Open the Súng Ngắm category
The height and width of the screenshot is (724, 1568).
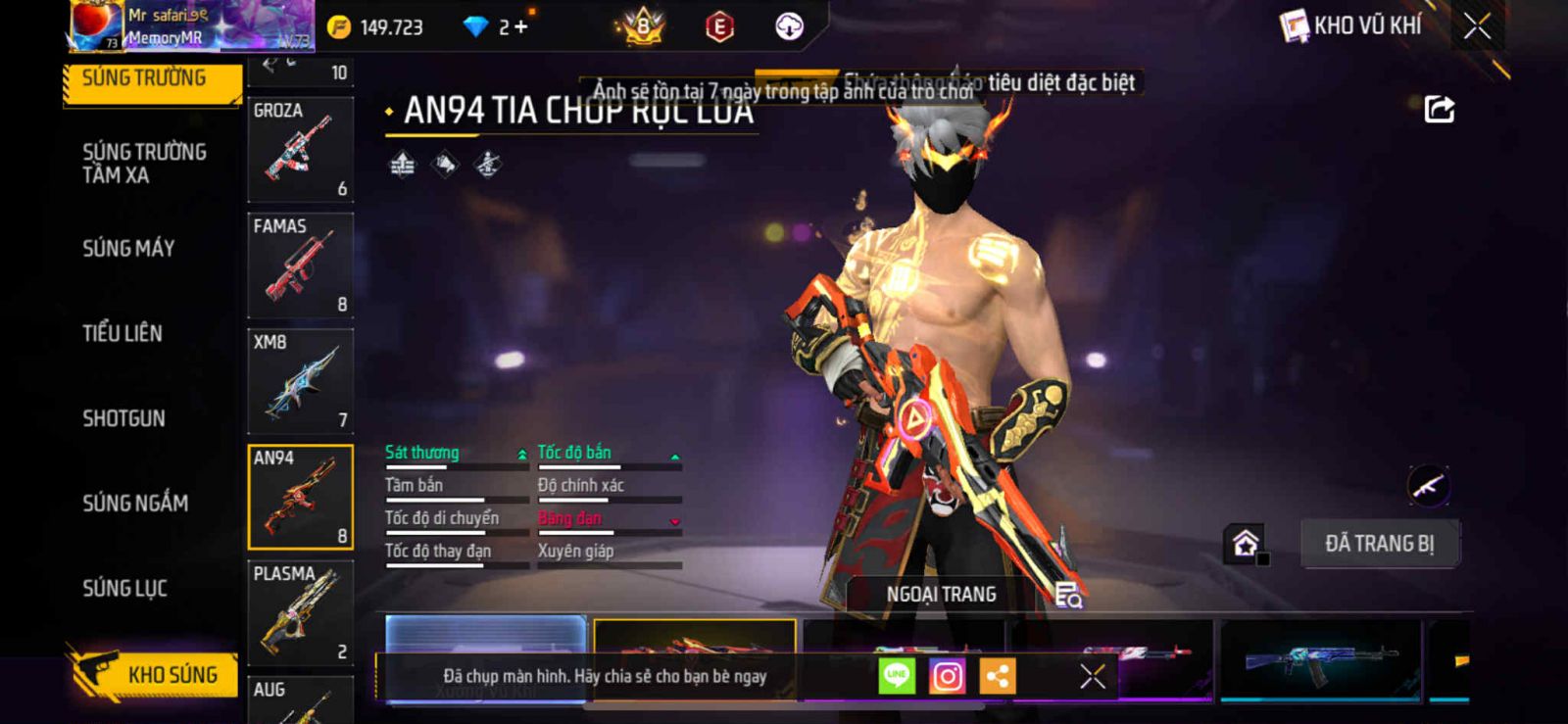coord(135,504)
